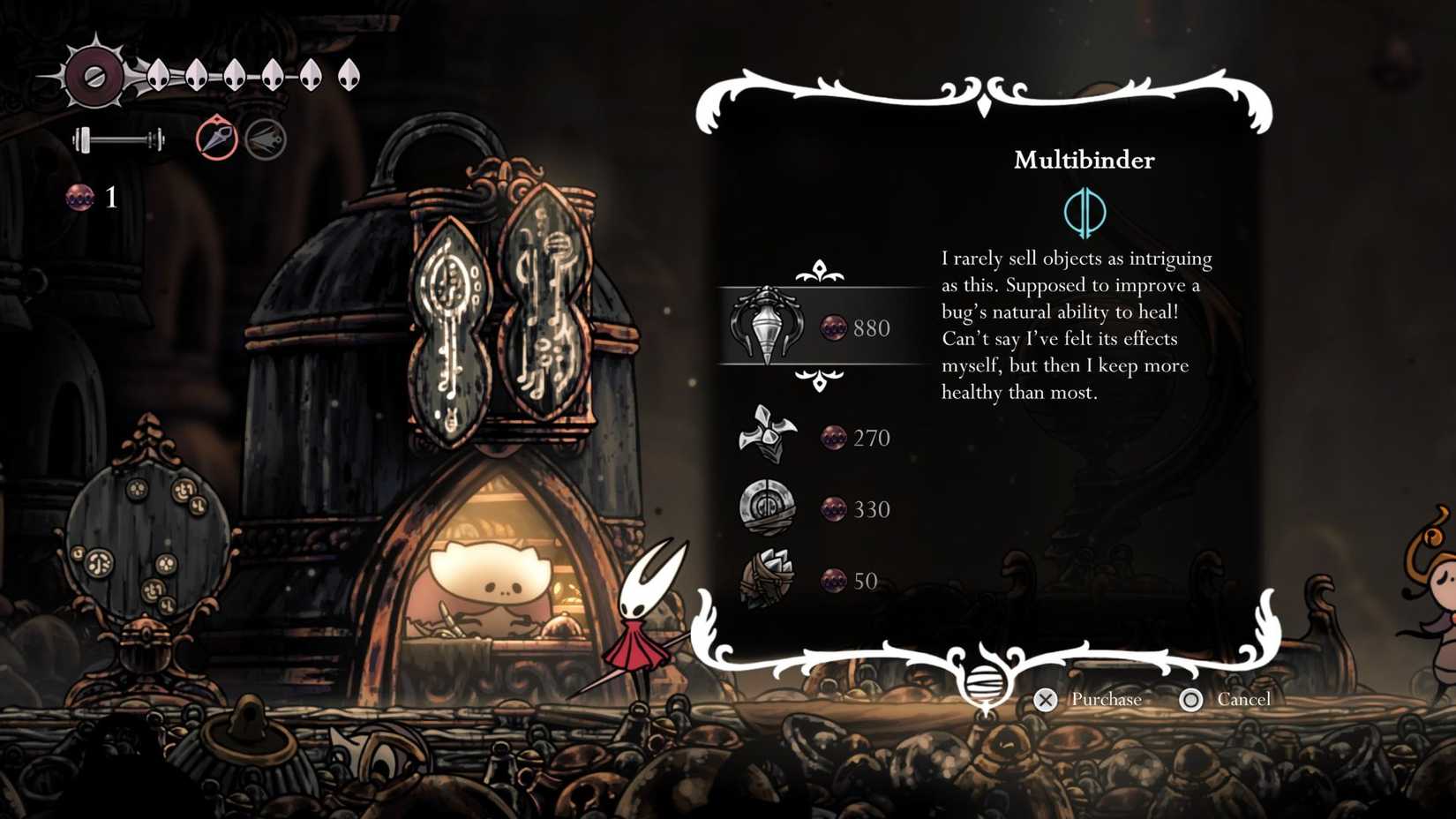Click the O button prompt near Cancel
The image size is (1456, 819).
pos(1192,699)
